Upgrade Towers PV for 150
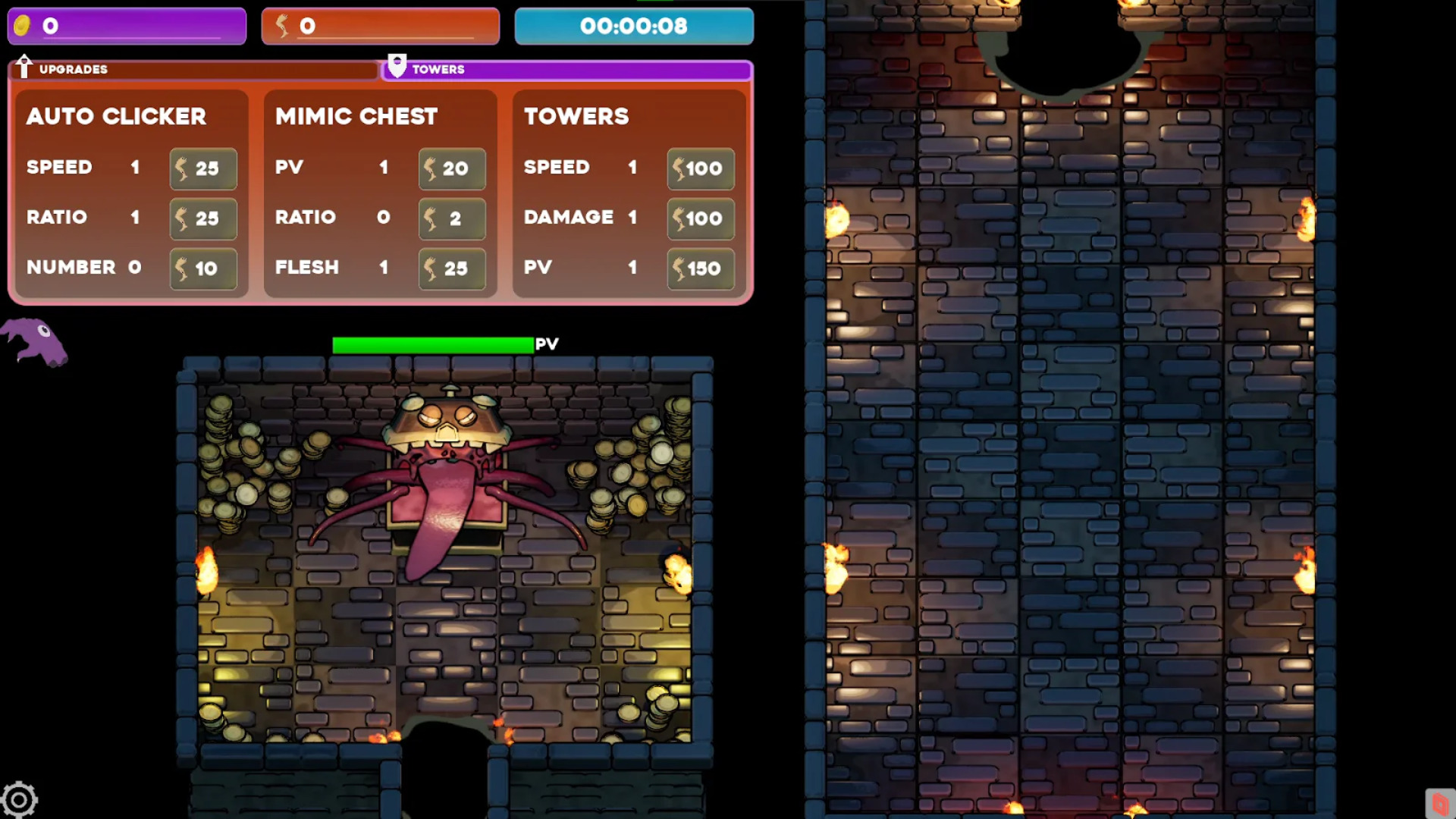The image size is (1456, 819). [701, 268]
